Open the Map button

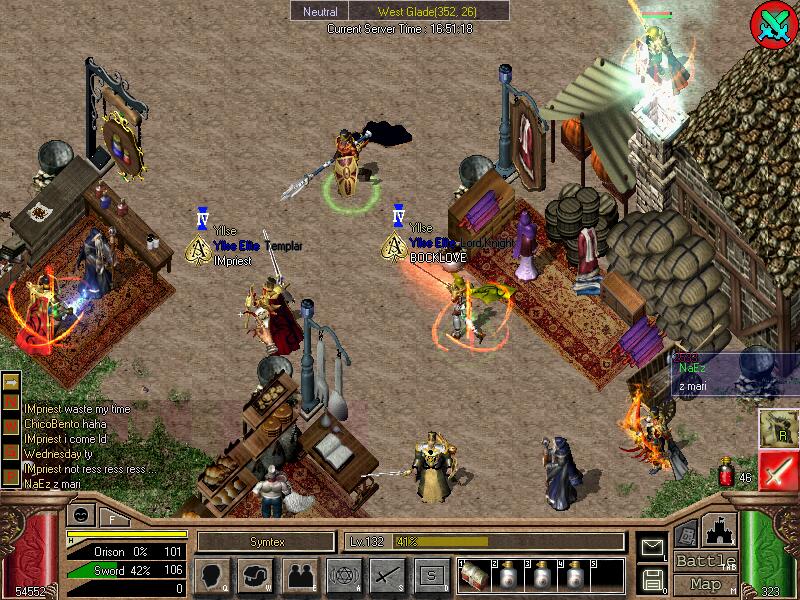pyautogui.click(x=706, y=584)
